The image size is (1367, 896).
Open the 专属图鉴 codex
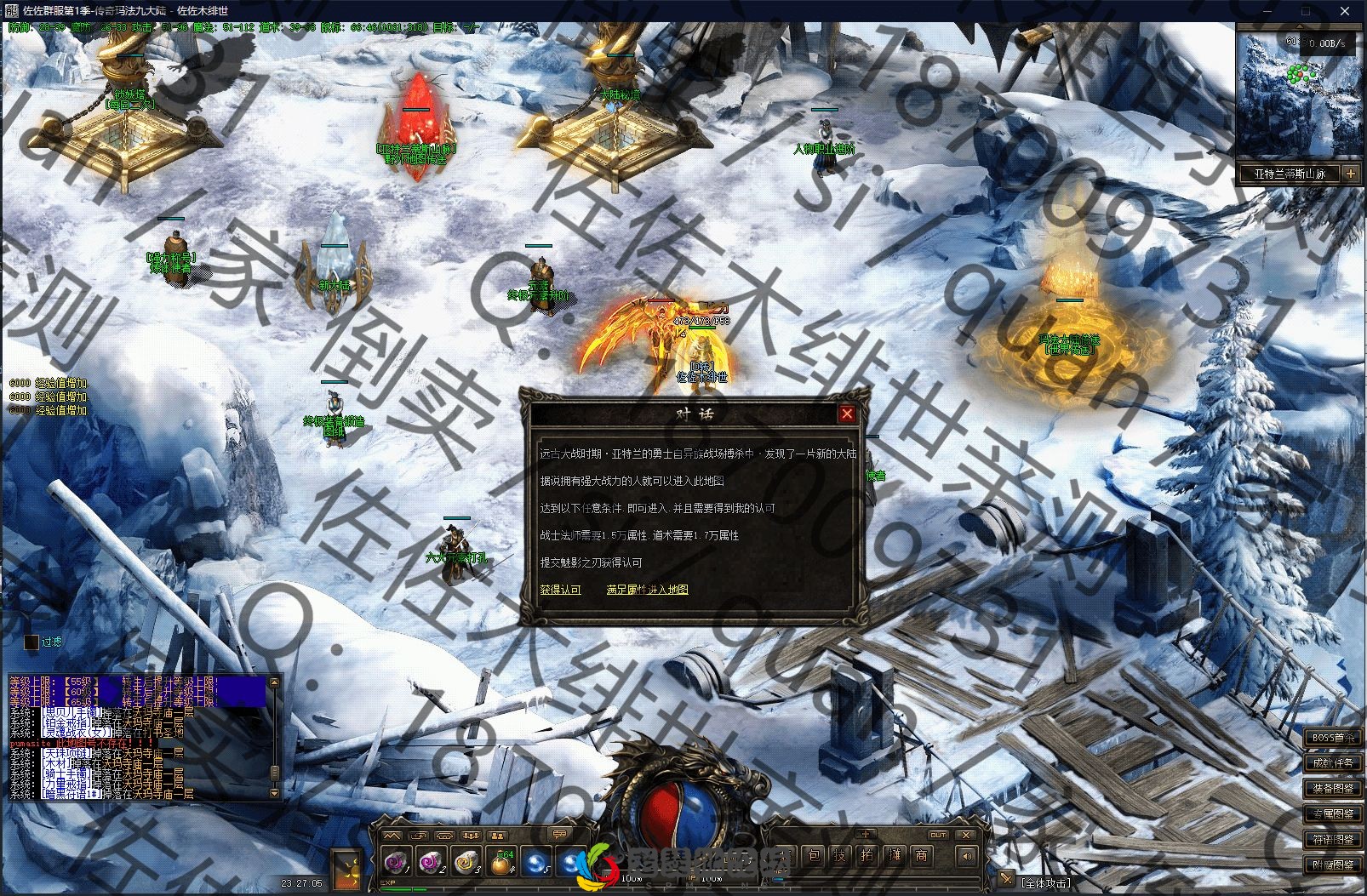(x=1333, y=814)
